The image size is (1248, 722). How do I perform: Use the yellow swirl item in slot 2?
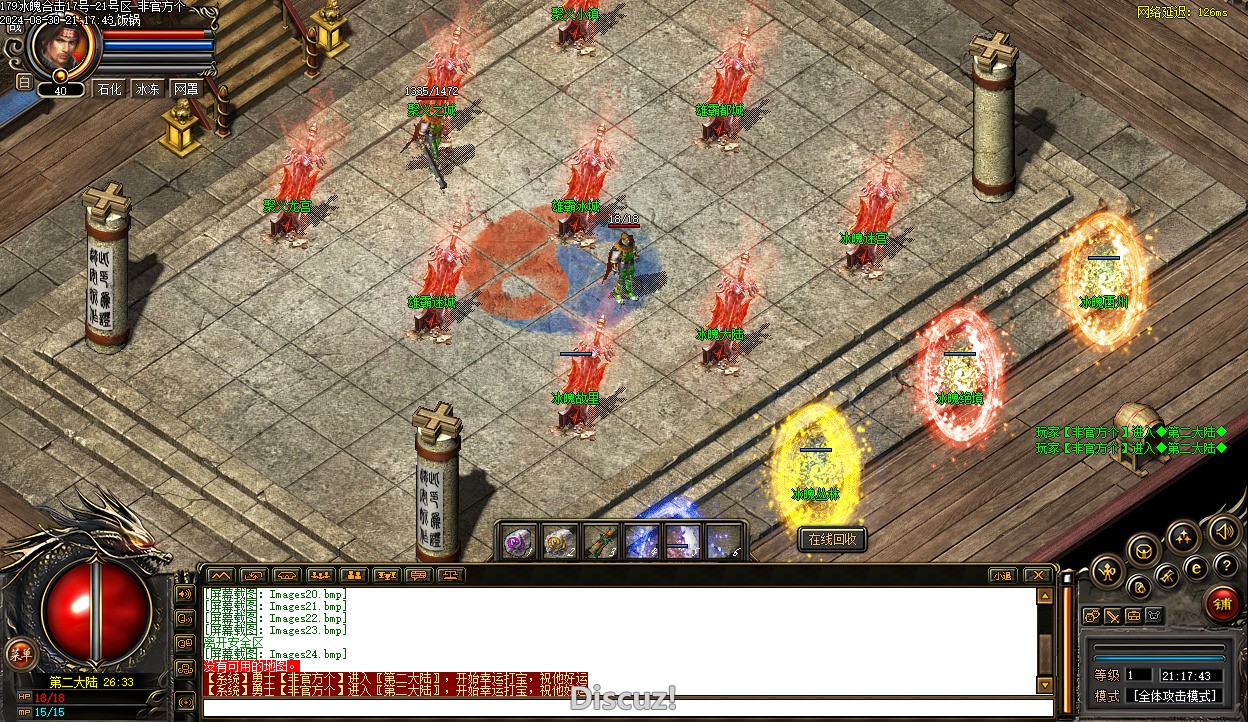[558, 541]
